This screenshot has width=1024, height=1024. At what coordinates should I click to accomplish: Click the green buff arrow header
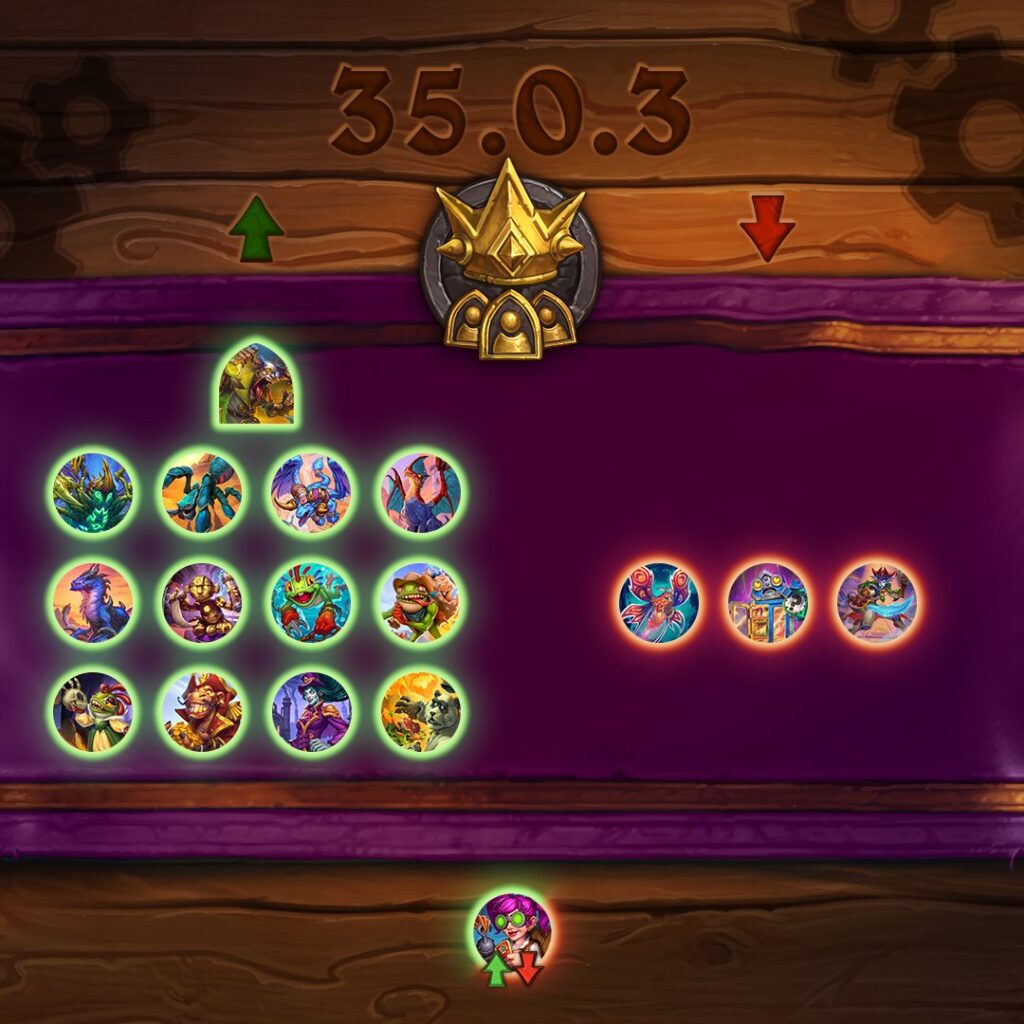click(x=256, y=229)
